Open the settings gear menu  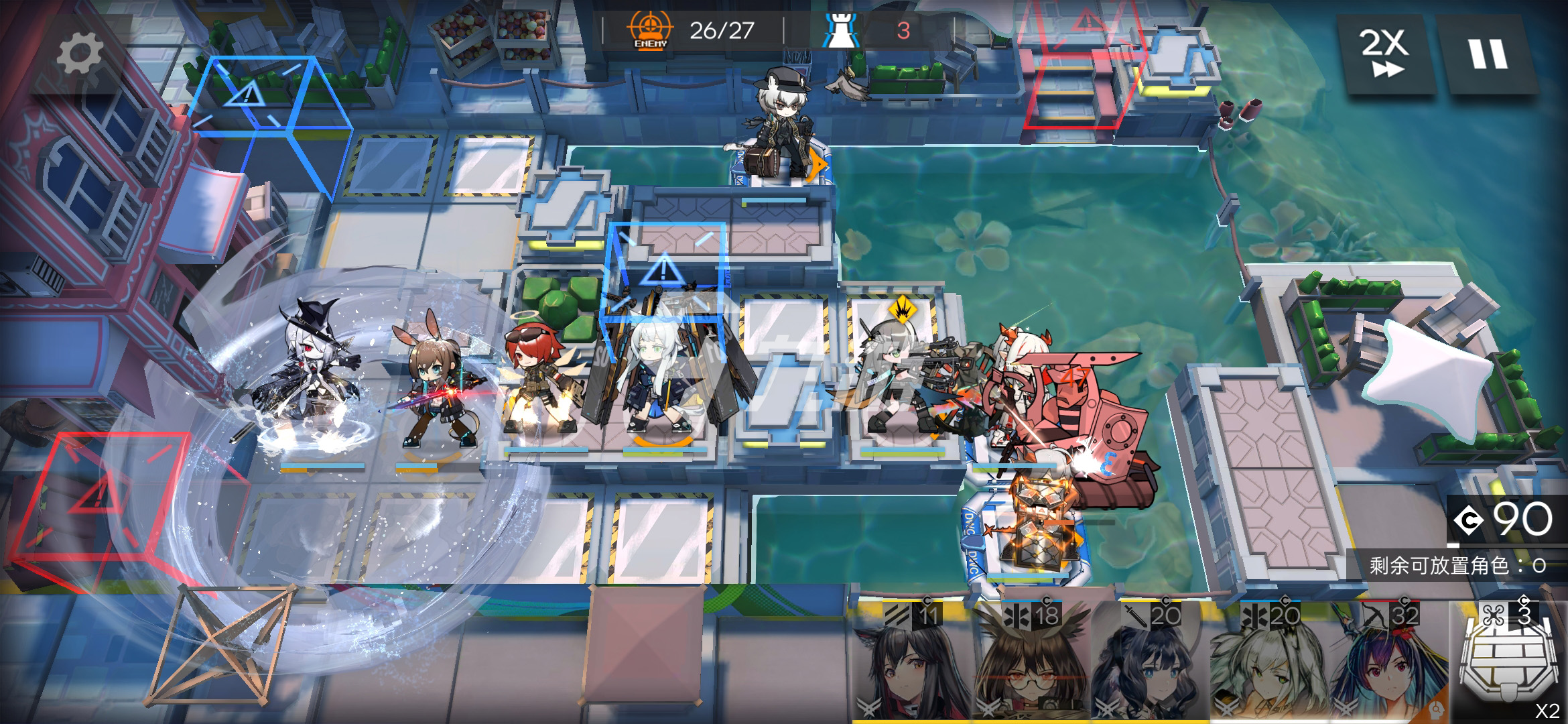pyautogui.click(x=79, y=54)
